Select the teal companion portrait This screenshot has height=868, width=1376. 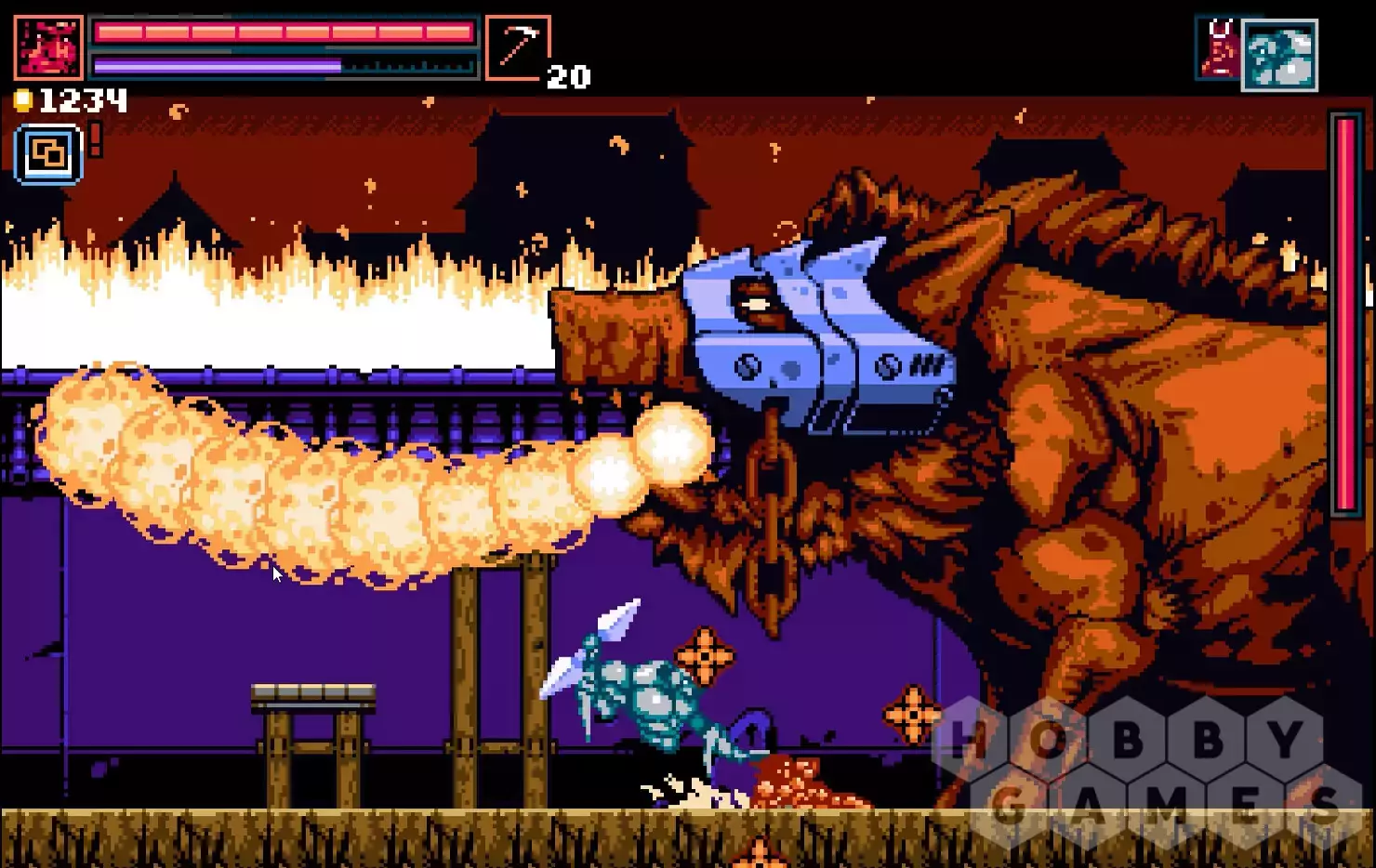point(1280,55)
